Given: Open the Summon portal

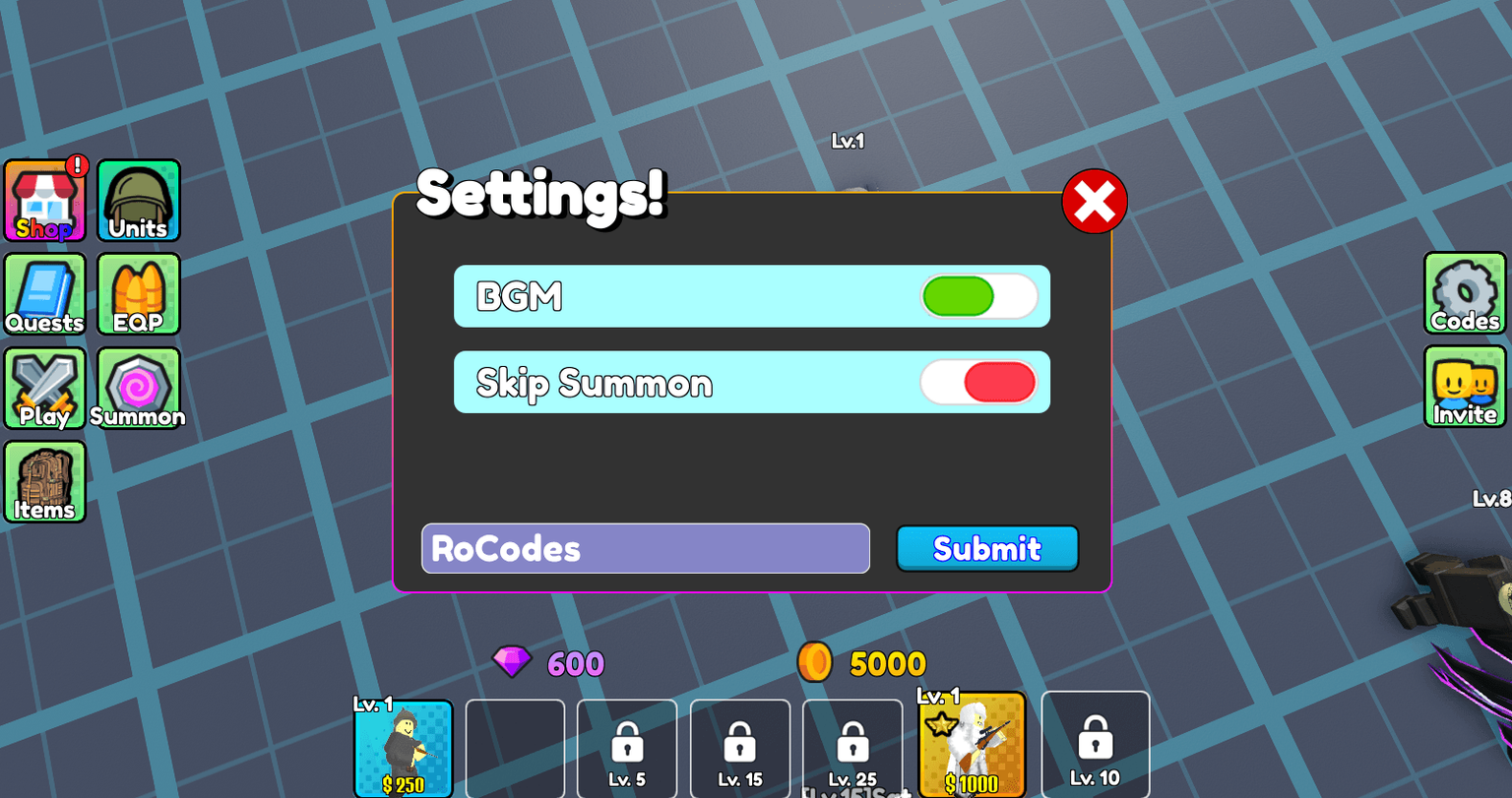Looking at the screenshot, I should pyautogui.click(x=138, y=387).
